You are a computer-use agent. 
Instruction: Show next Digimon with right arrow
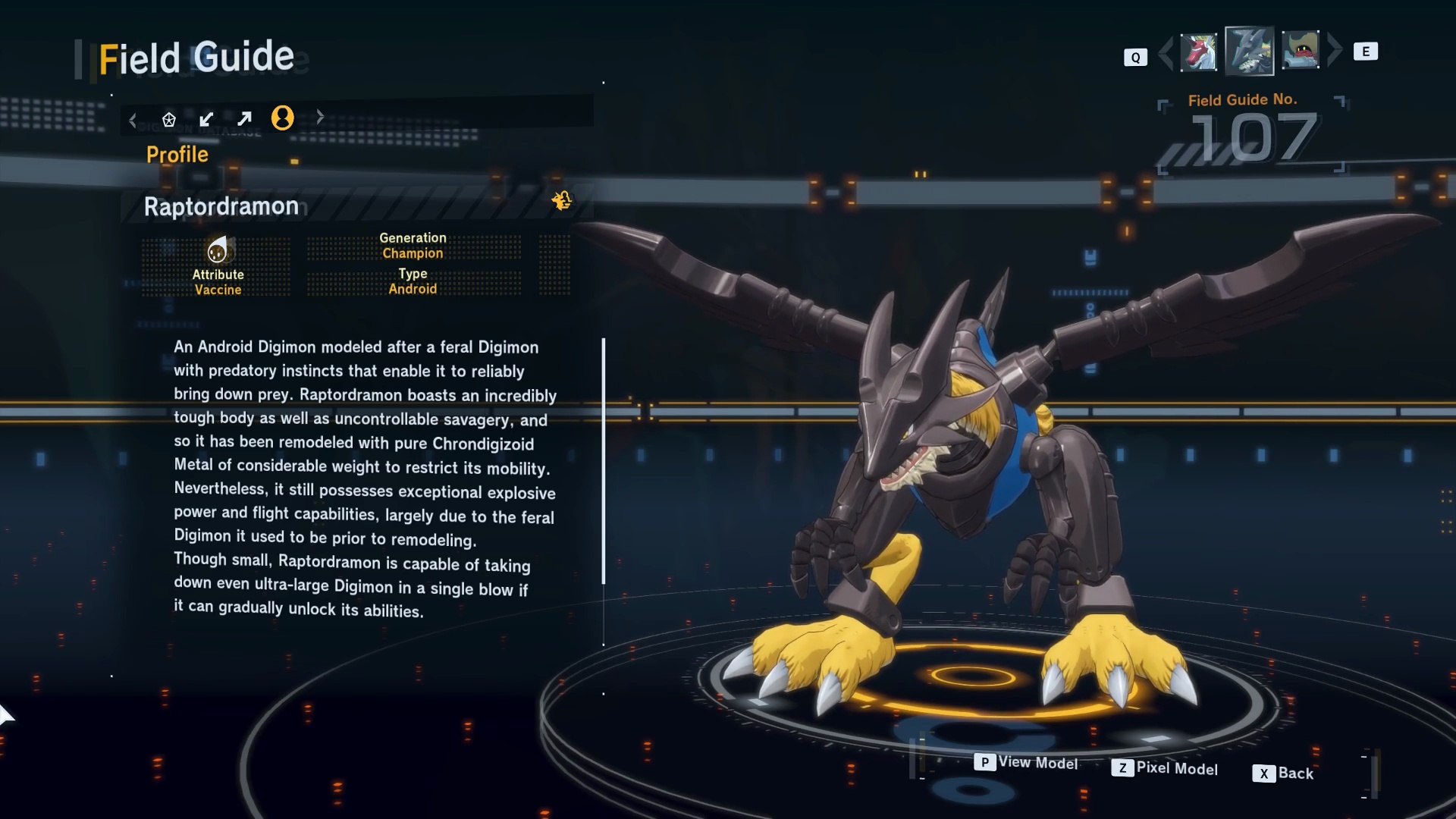coord(1335,50)
